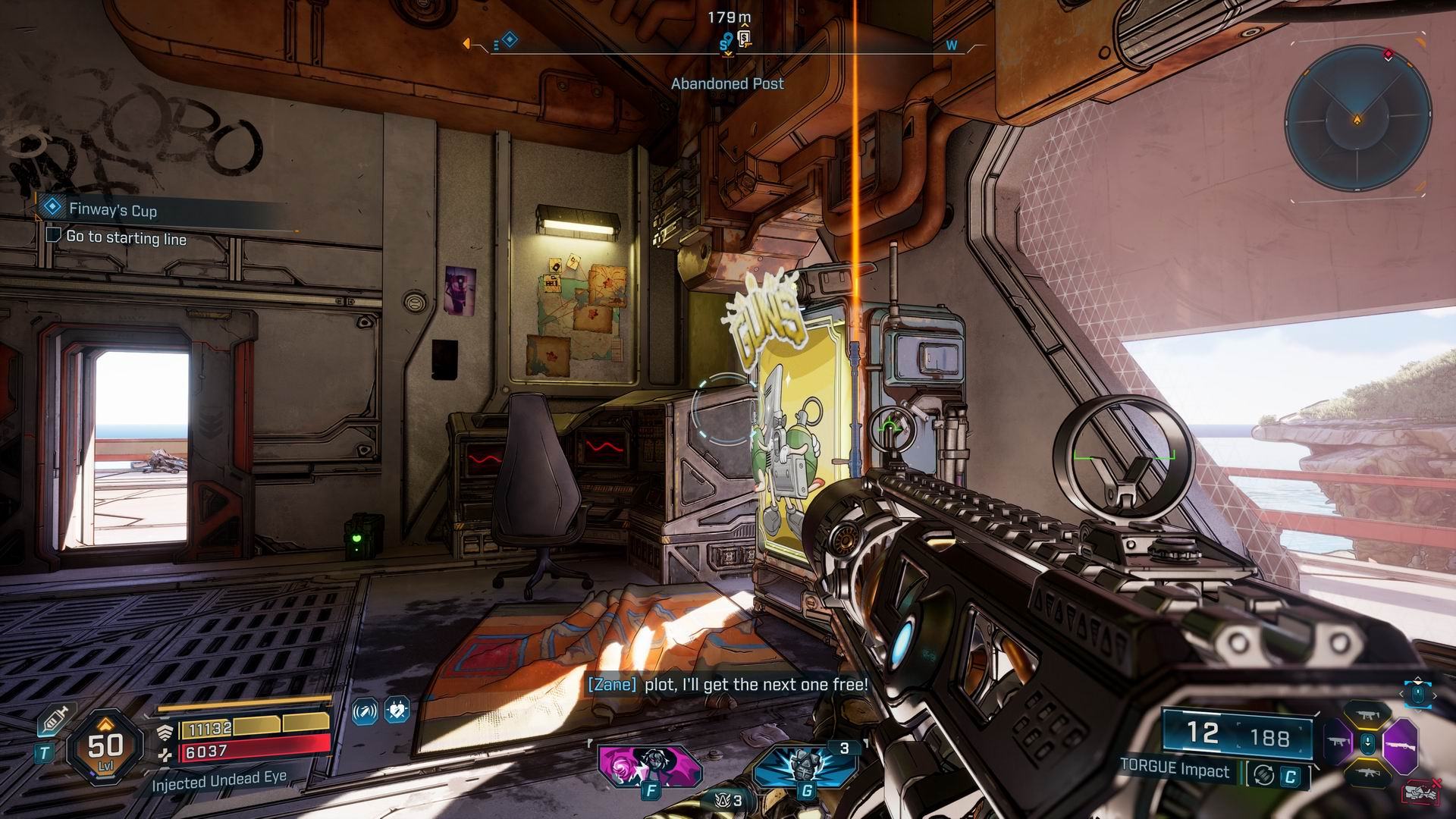Activate the pink action skill icon
The image size is (1456, 819).
648,765
